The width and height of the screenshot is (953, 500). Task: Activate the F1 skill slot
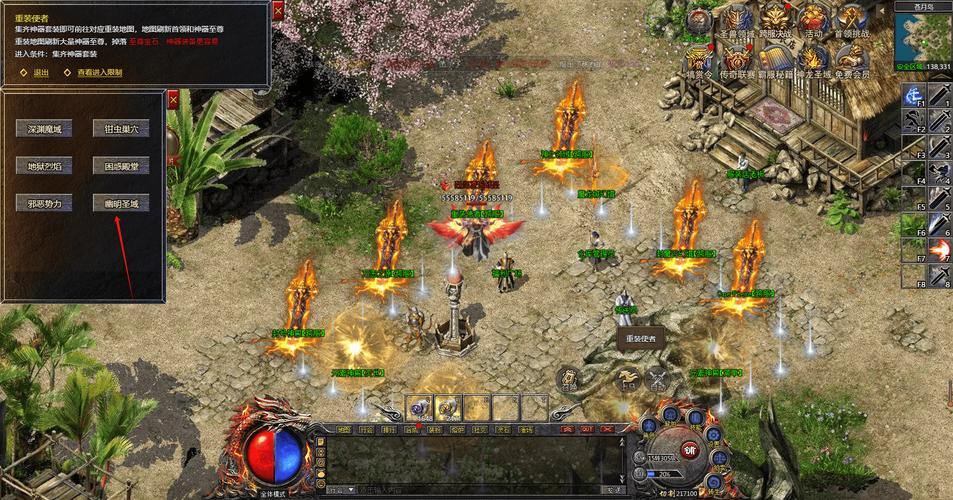[914, 95]
